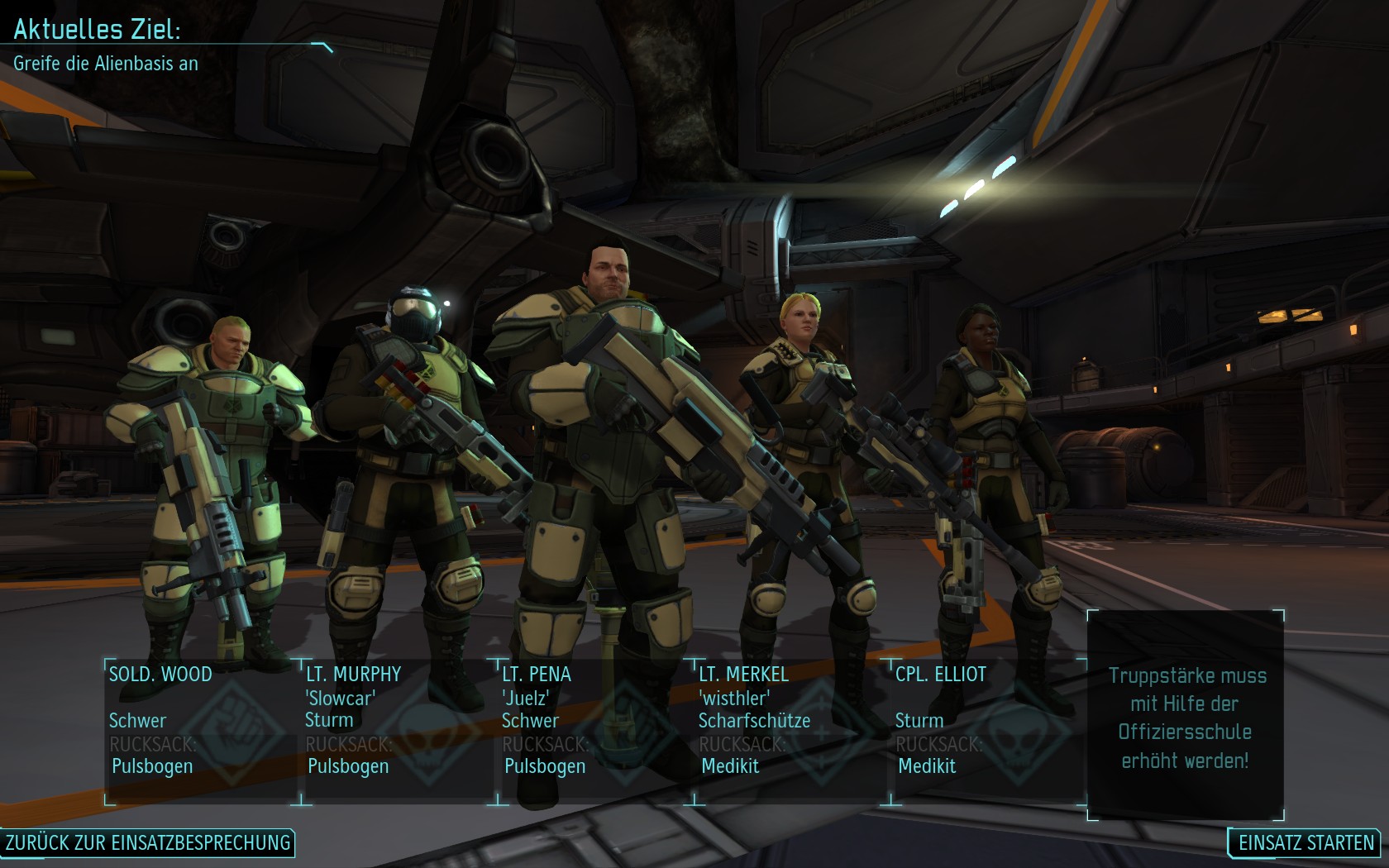Image resolution: width=1389 pixels, height=868 pixels.
Task: Start the mission with Einsatz Starten
Action: click(1305, 843)
